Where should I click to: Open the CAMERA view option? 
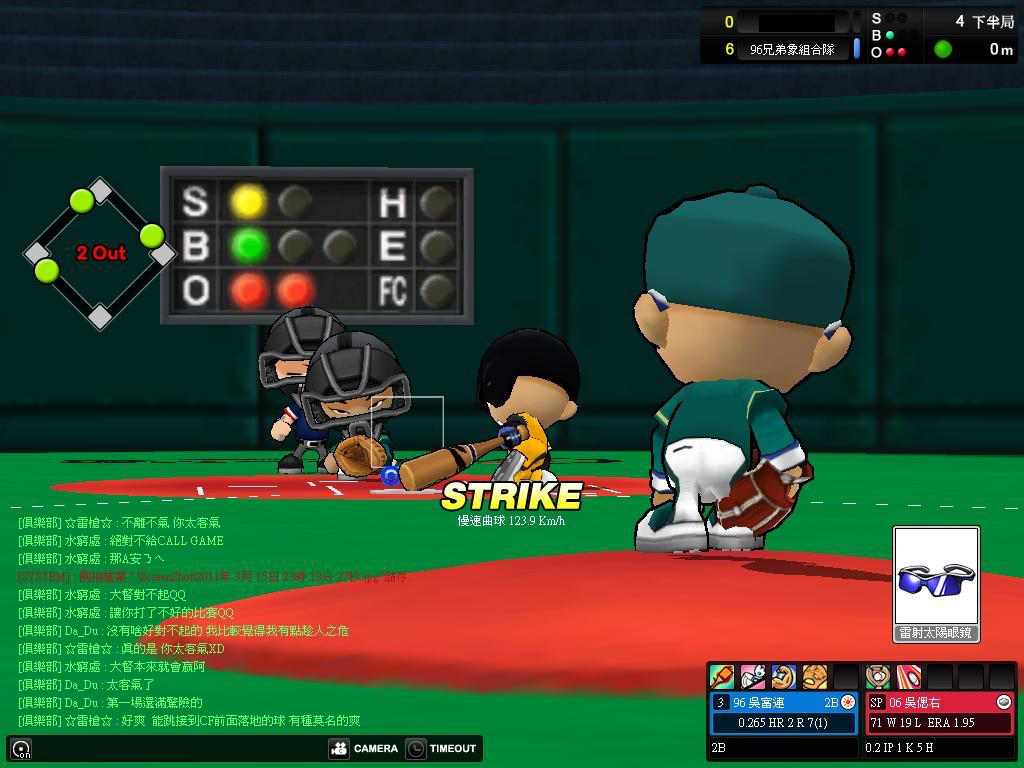364,748
